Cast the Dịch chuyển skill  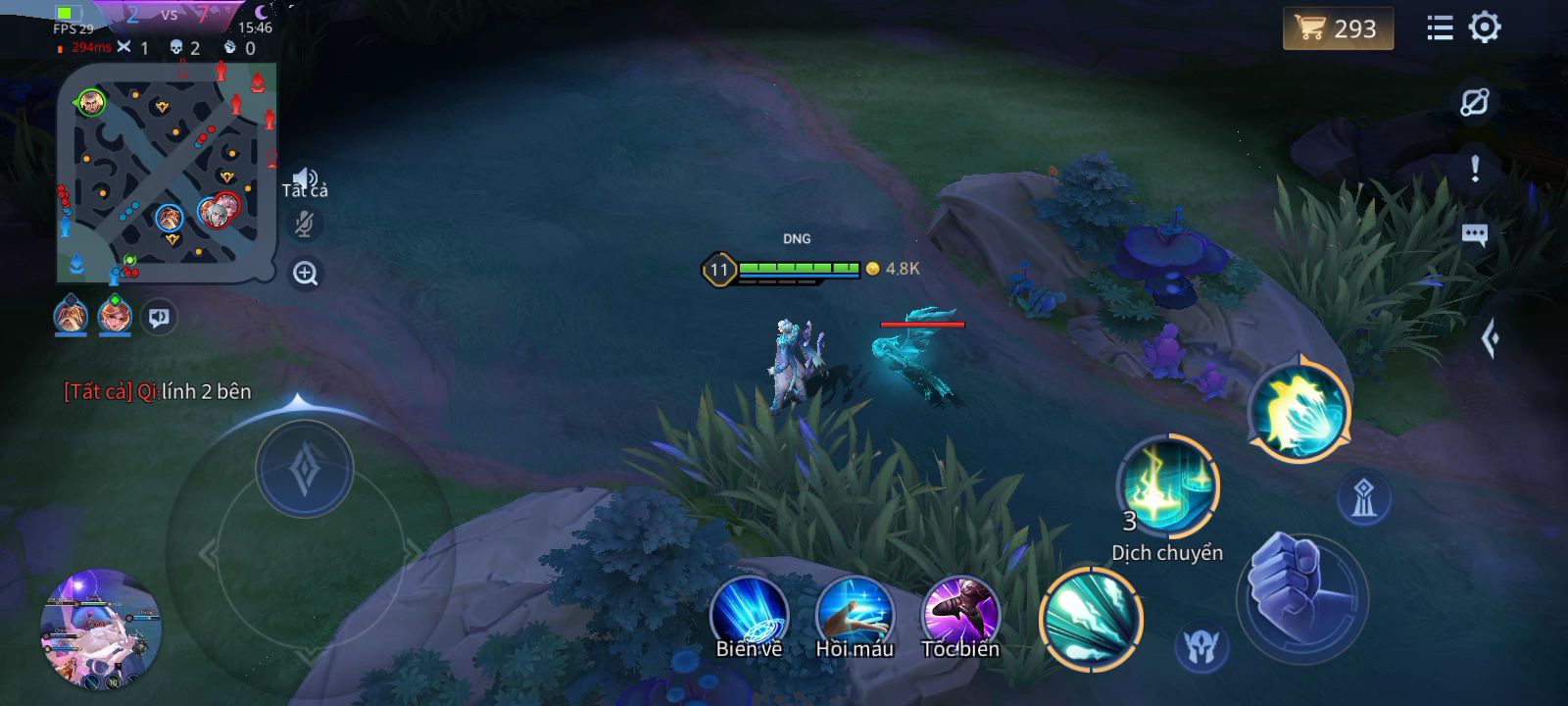1167,487
